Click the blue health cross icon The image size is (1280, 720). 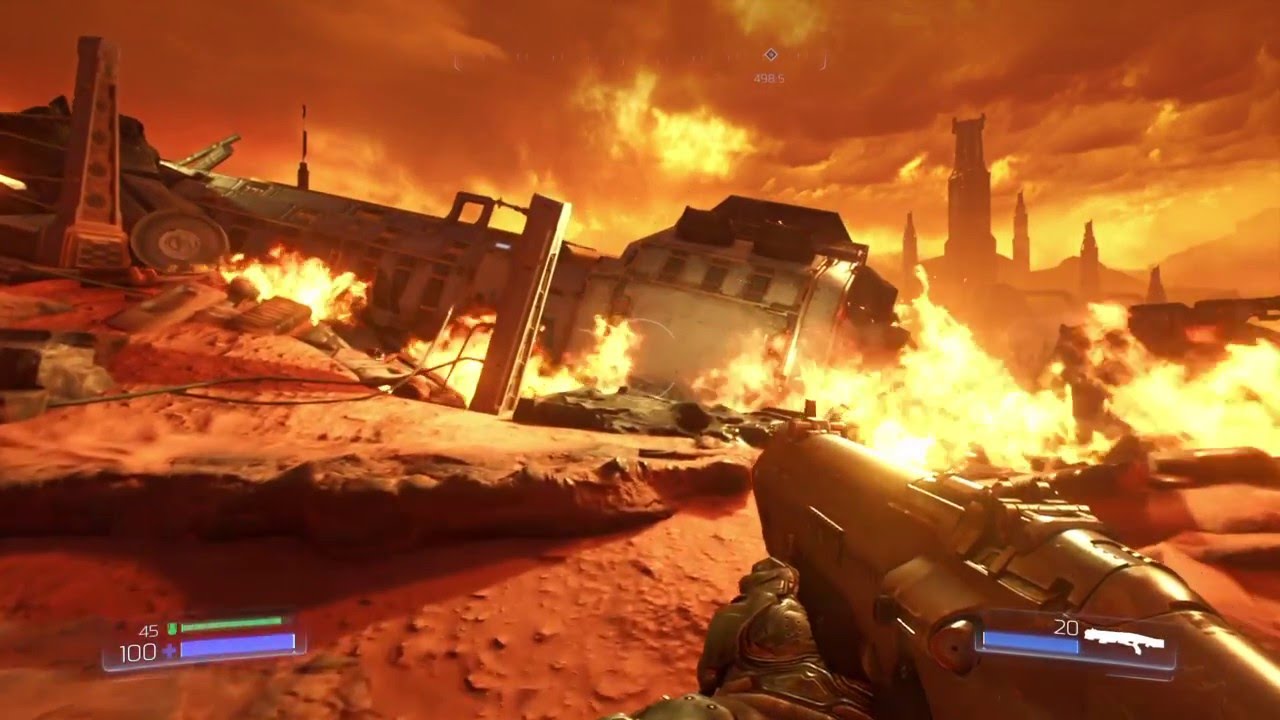[x=169, y=650]
